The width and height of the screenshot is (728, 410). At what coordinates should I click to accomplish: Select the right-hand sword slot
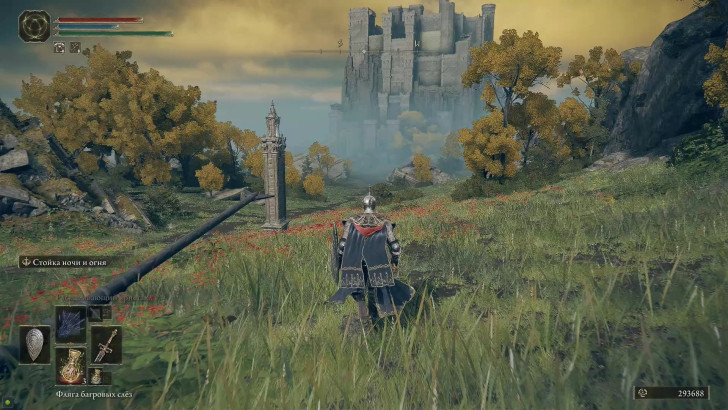(x=105, y=344)
